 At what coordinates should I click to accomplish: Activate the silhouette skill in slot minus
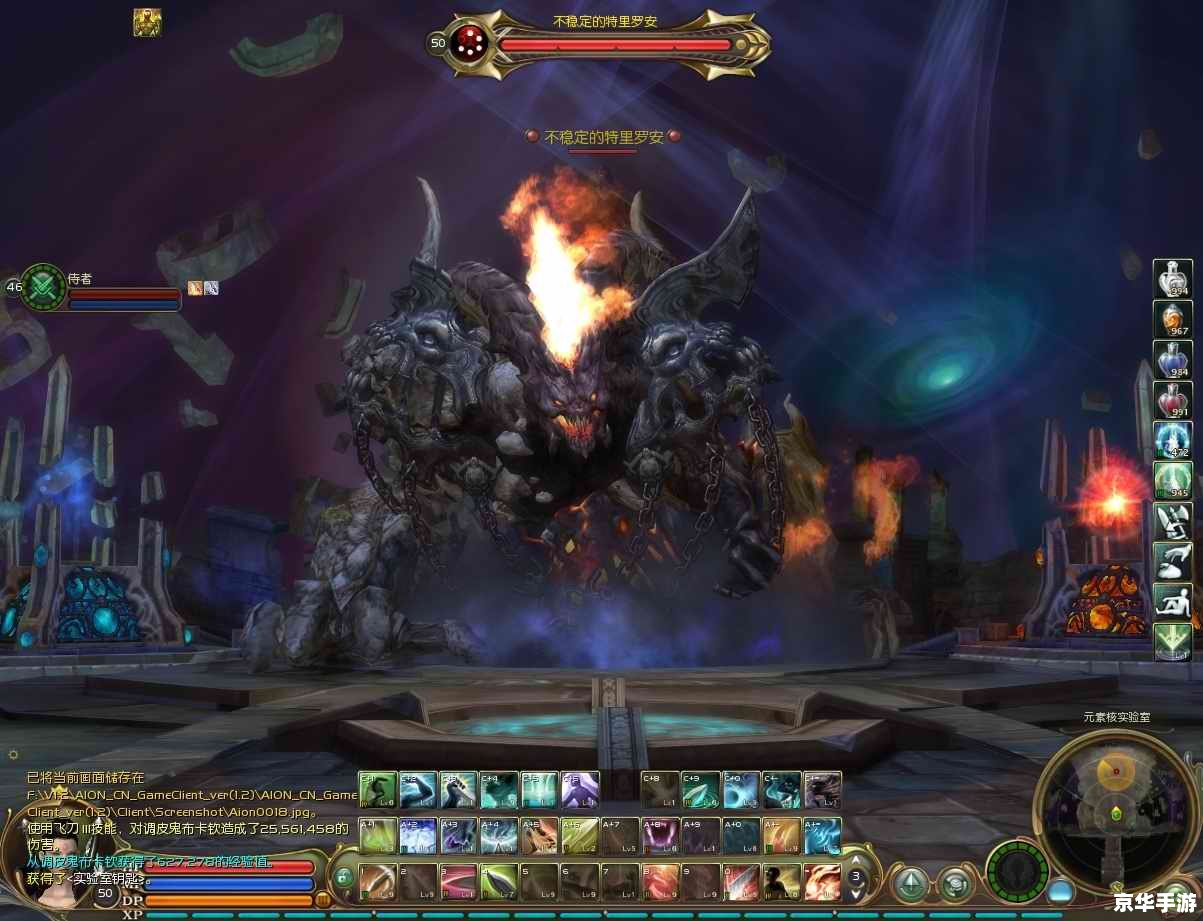(781, 882)
